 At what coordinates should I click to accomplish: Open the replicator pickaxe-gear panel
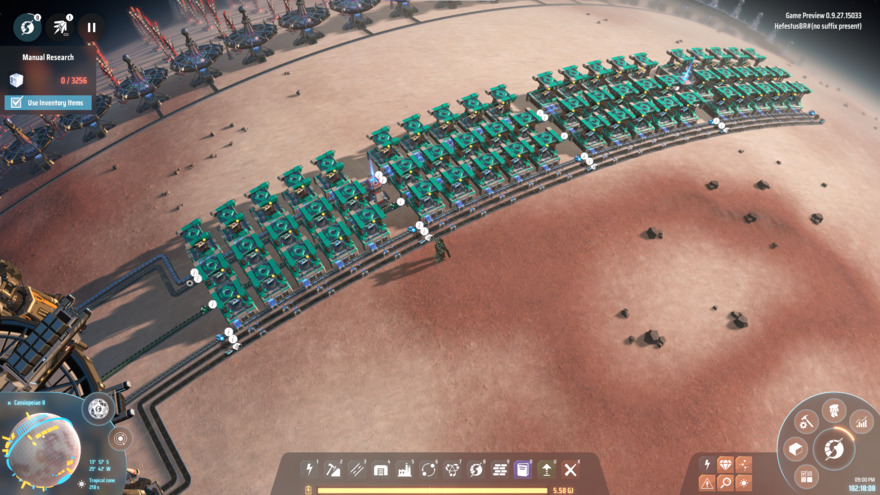click(807, 423)
